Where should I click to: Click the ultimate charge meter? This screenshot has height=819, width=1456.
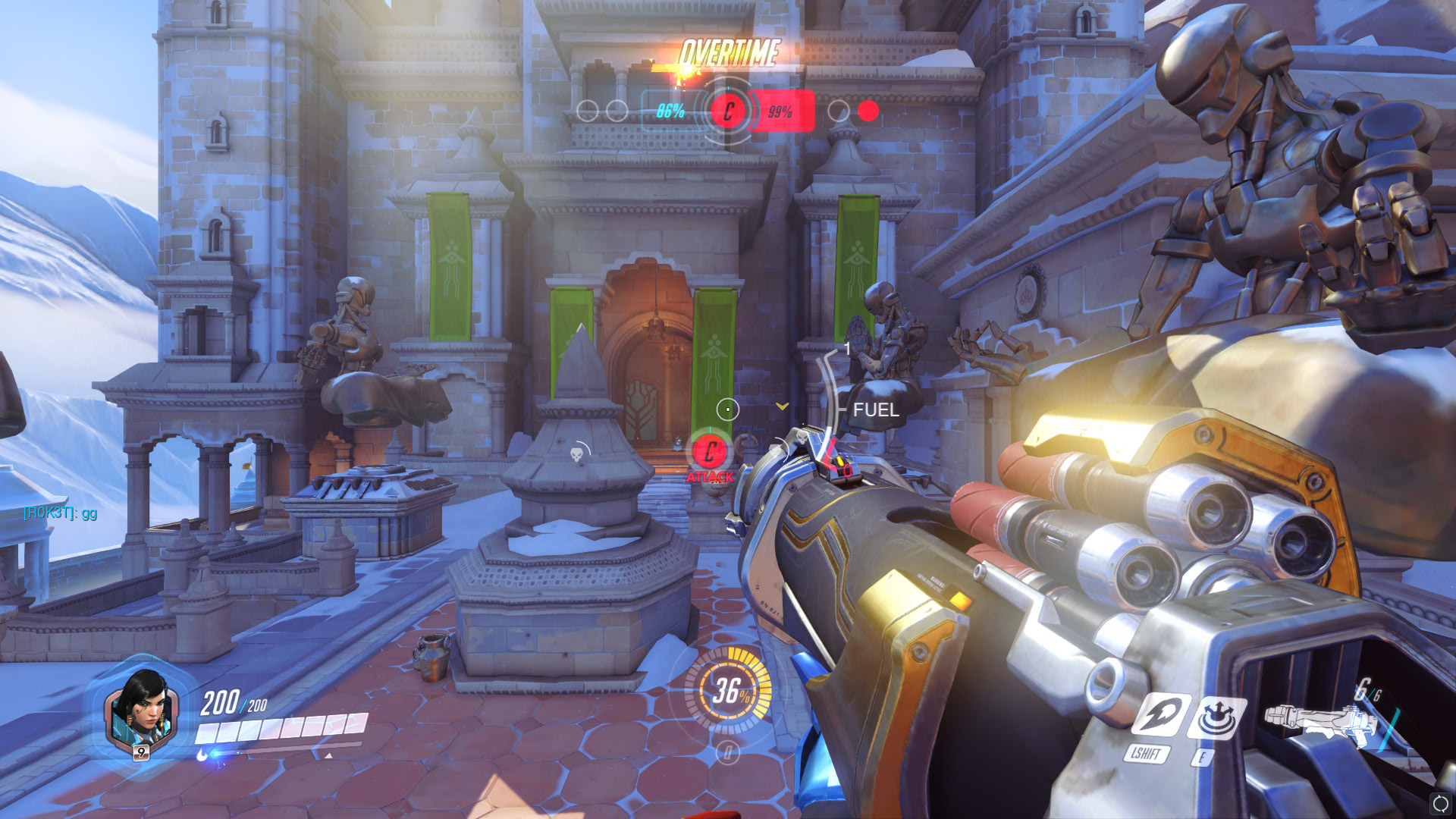pos(728,691)
